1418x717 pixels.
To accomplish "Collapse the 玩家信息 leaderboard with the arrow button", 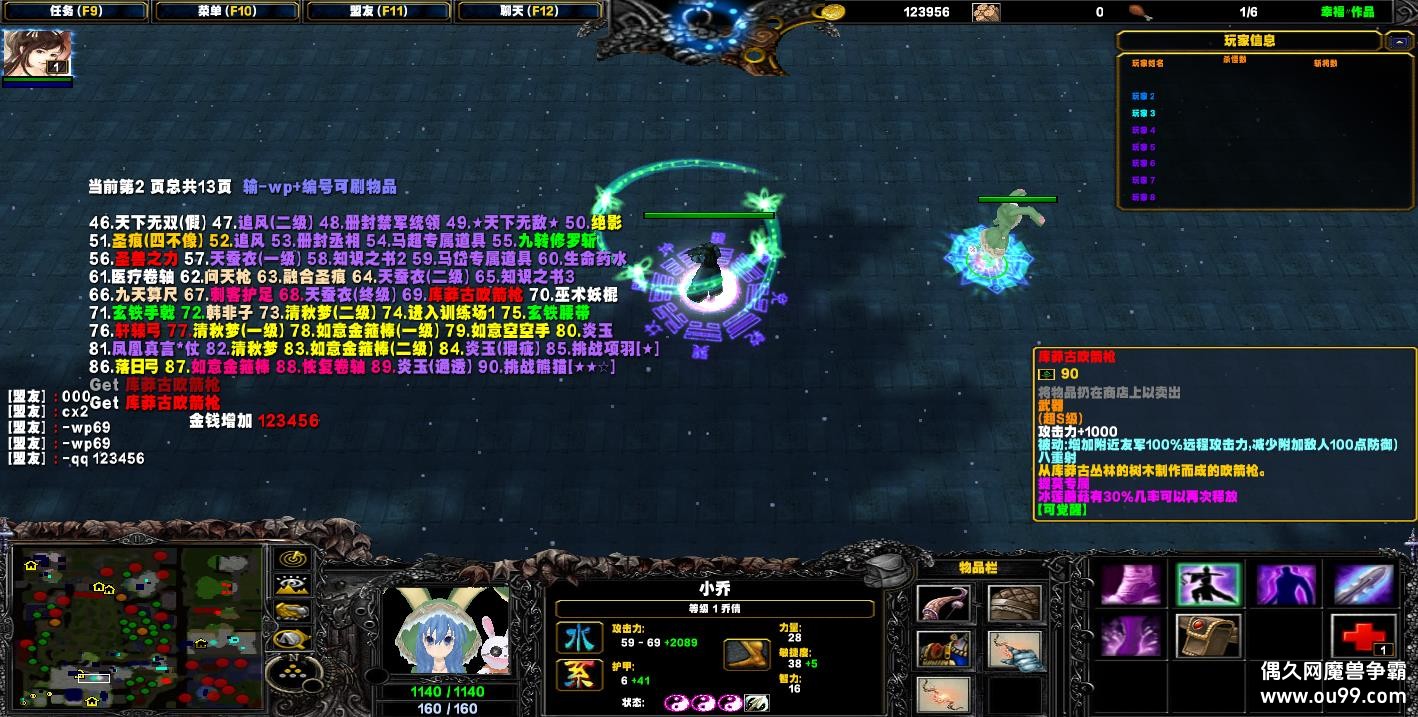I will point(1398,41).
